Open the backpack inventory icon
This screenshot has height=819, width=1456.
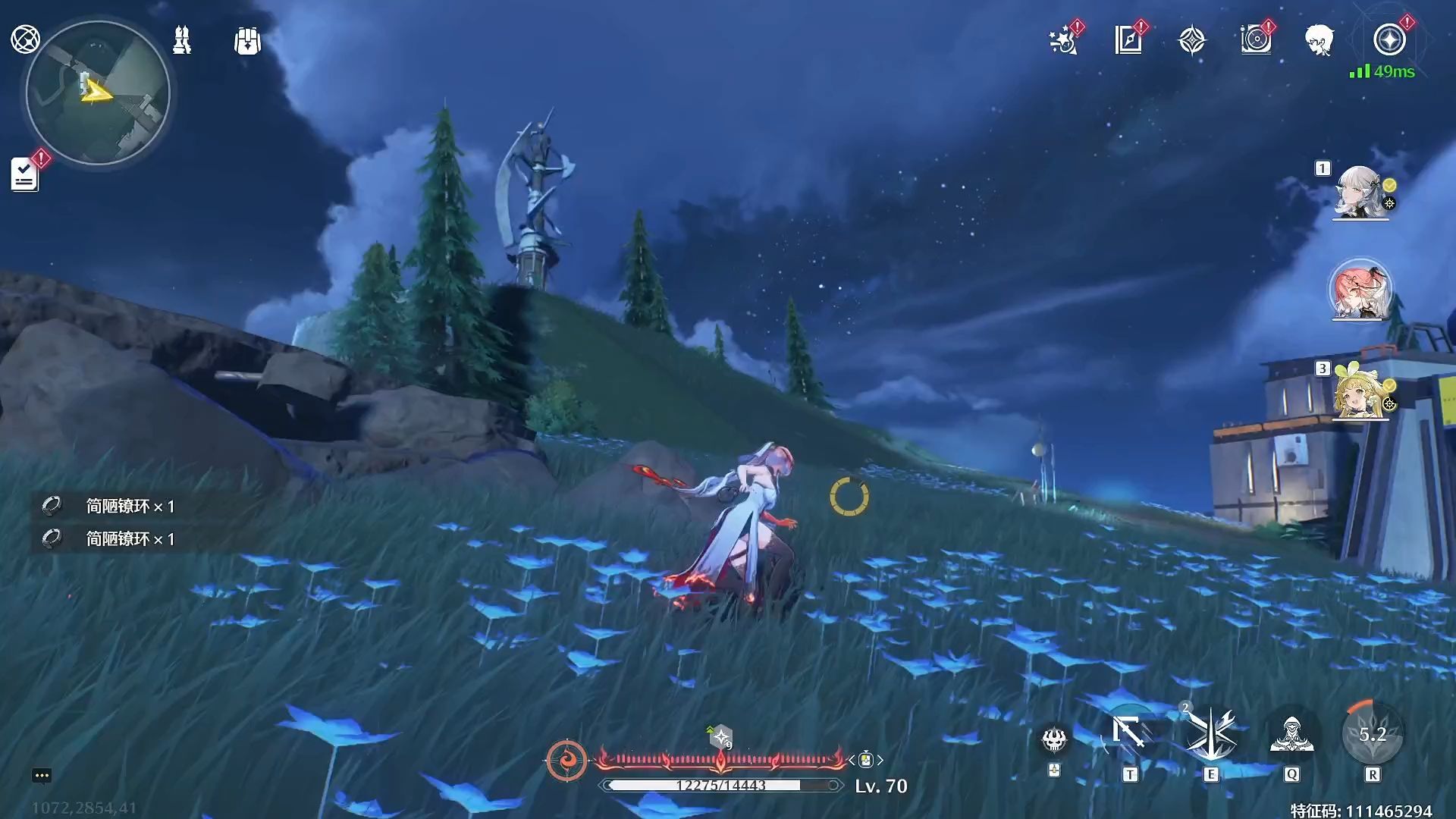247,41
